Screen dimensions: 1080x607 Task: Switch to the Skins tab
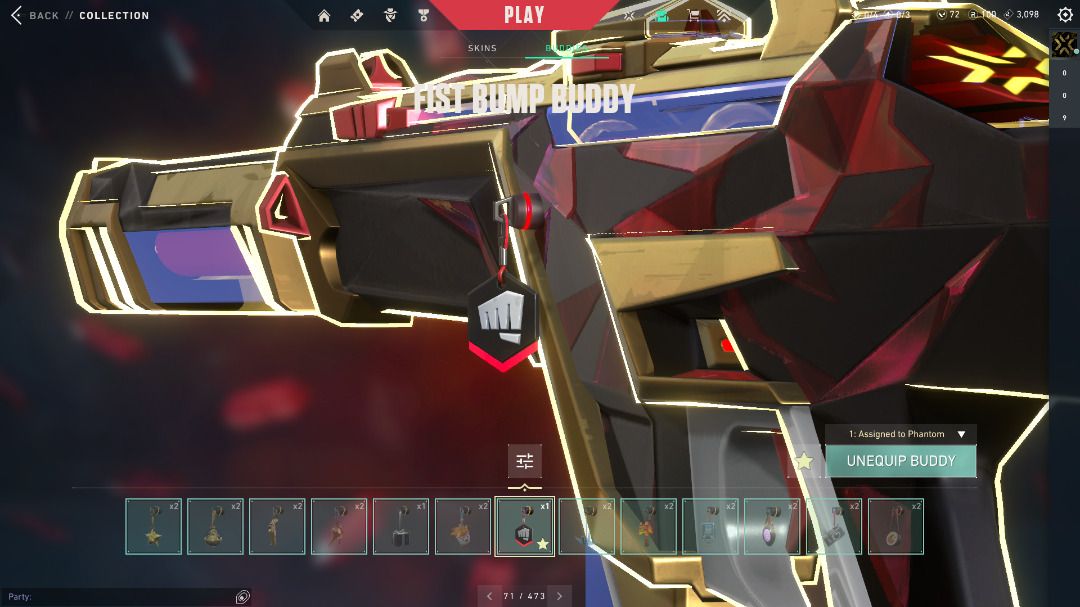[x=482, y=48]
